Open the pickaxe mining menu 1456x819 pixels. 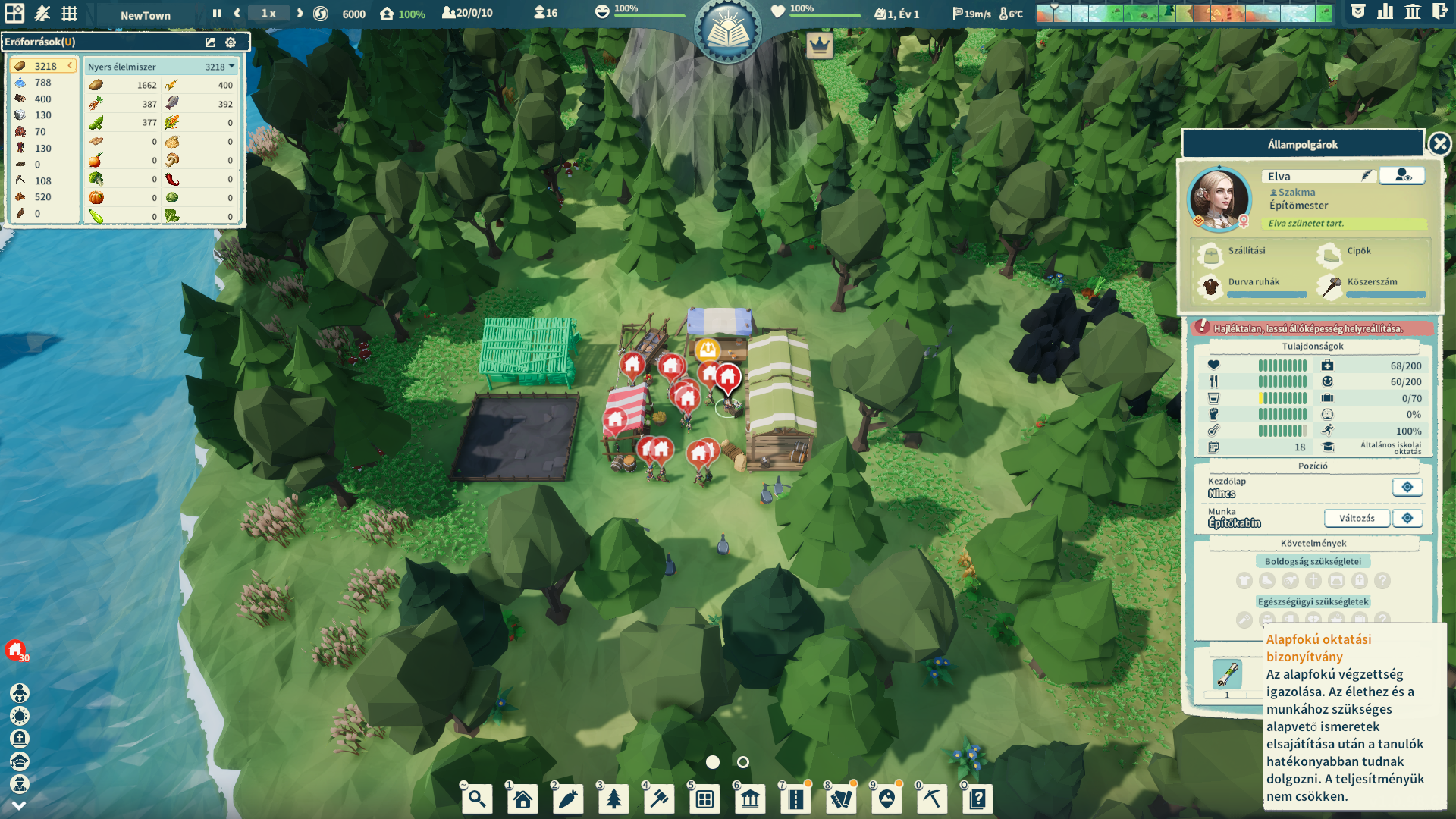932,799
